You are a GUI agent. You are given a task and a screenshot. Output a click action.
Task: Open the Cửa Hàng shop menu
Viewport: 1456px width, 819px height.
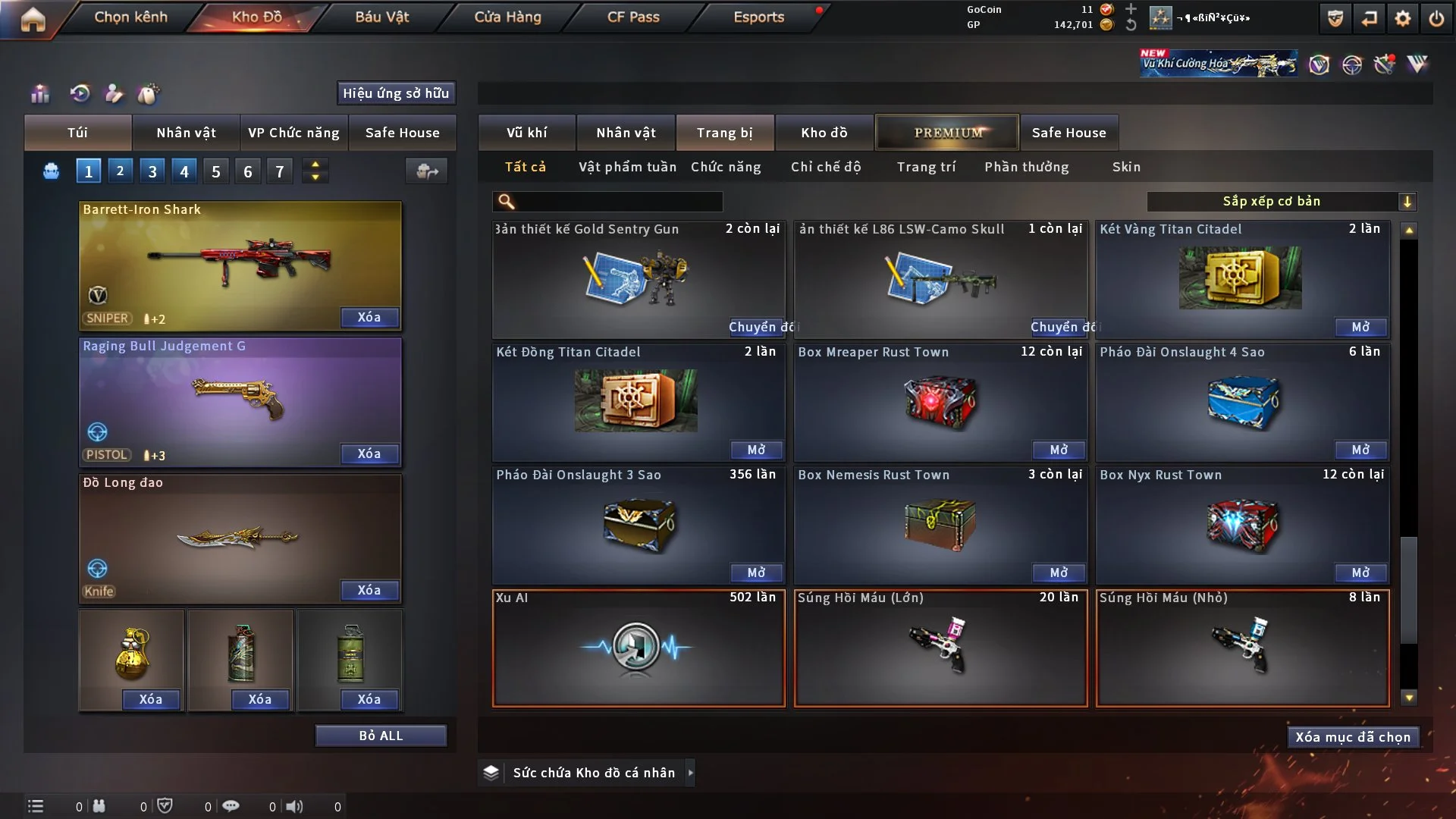tap(507, 17)
